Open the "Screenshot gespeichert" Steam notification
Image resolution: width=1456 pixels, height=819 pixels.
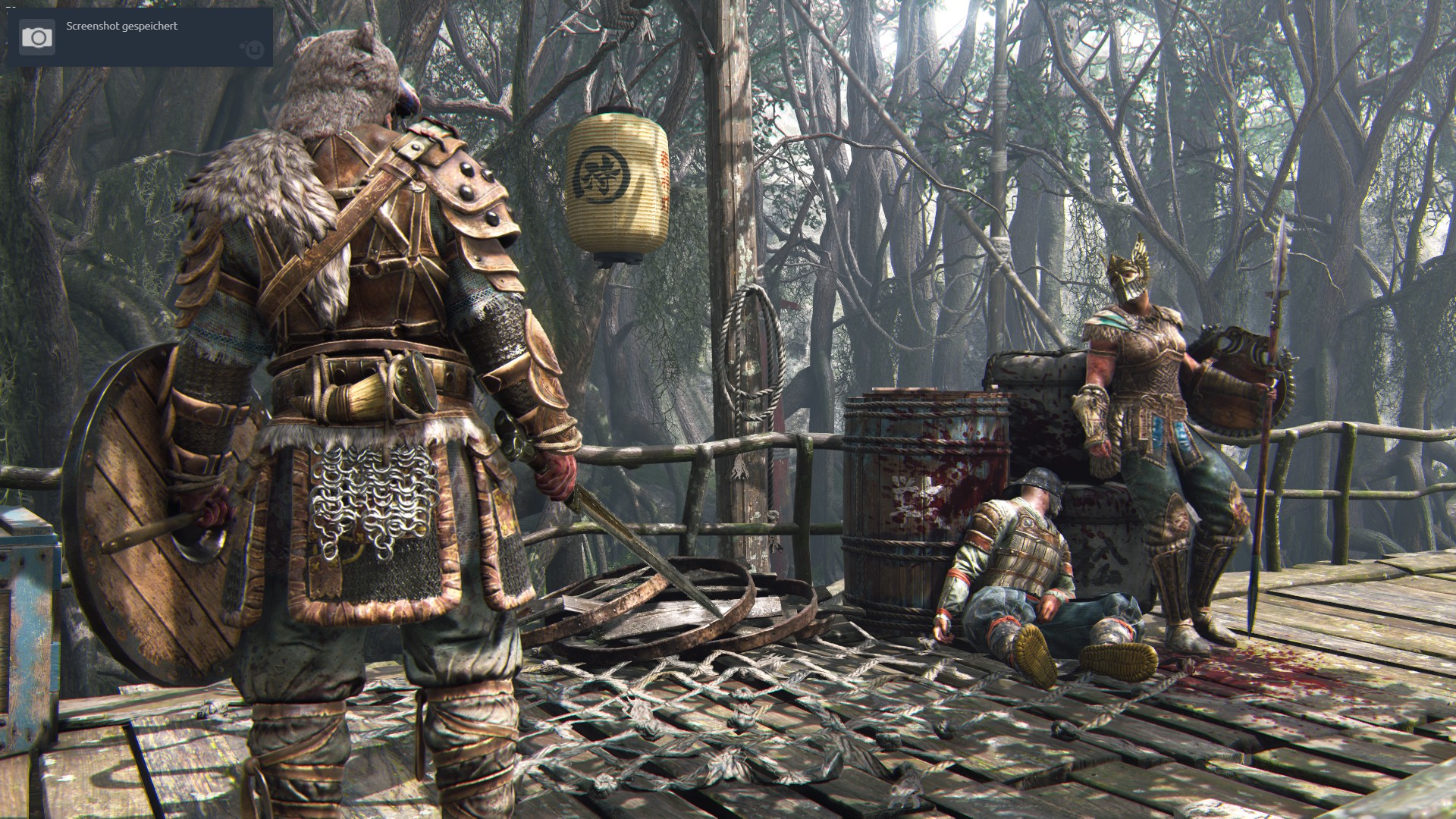click(140, 37)
